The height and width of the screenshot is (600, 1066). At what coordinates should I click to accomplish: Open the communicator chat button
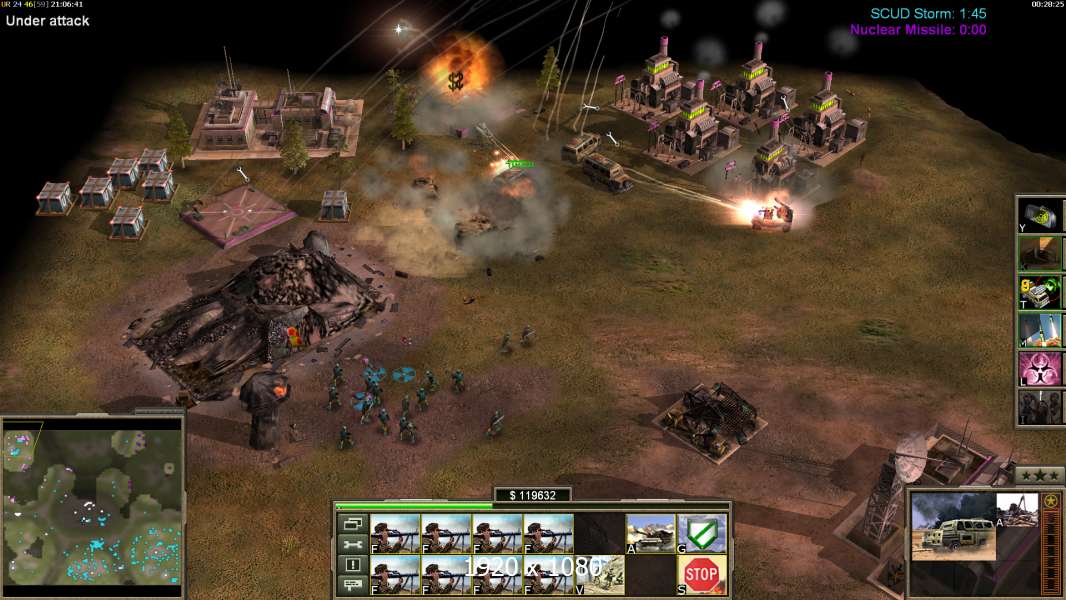point(352,585)
